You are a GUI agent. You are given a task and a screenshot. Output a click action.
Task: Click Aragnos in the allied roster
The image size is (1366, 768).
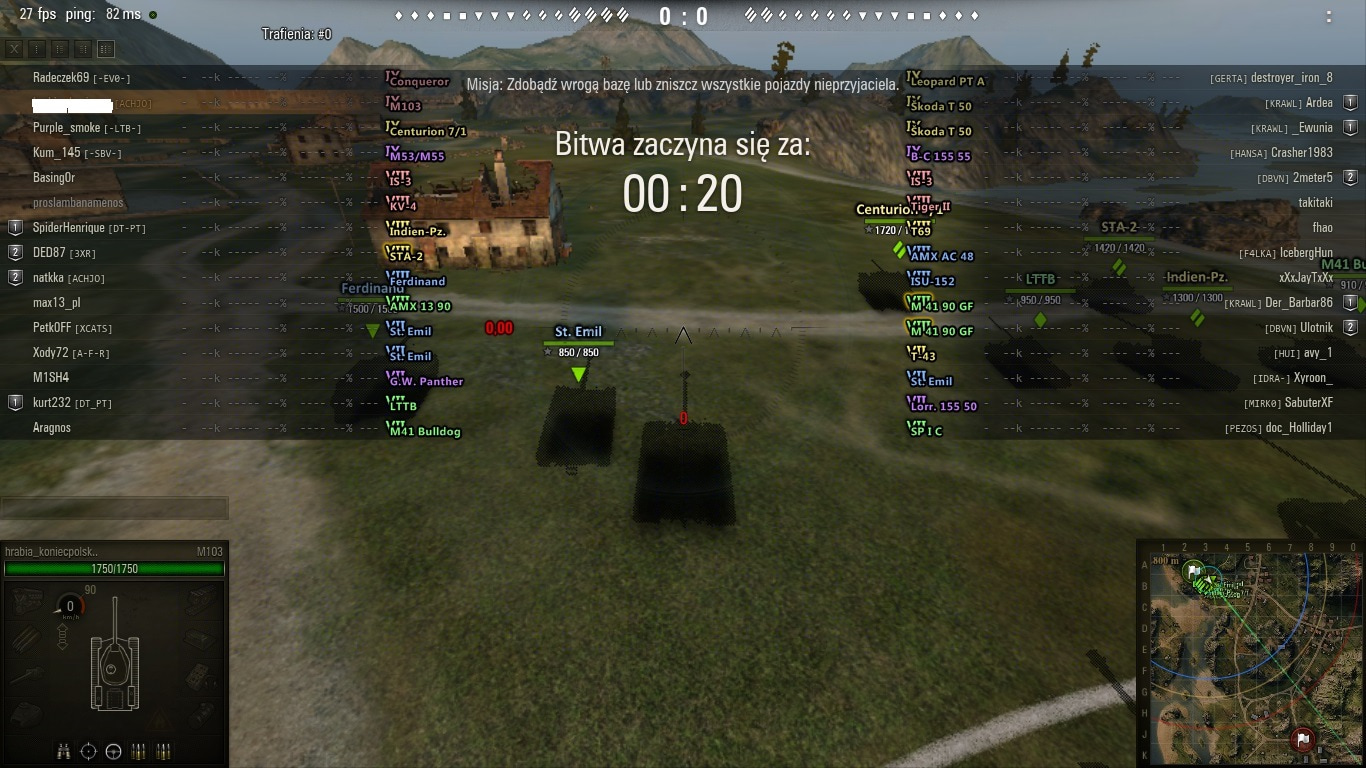tap(52, 428)
